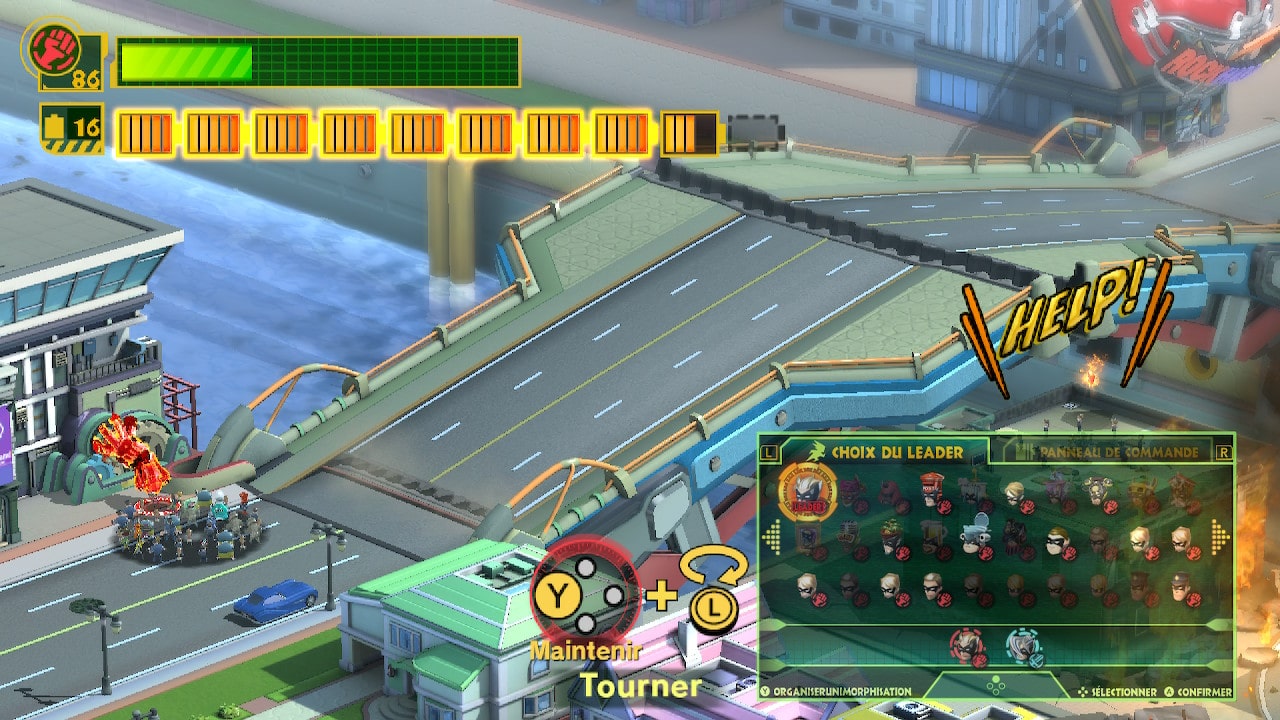Select the blue-ringed white-haired hero portrait
This screenshot has height=720, width=1280.
tap(1022, 645)
